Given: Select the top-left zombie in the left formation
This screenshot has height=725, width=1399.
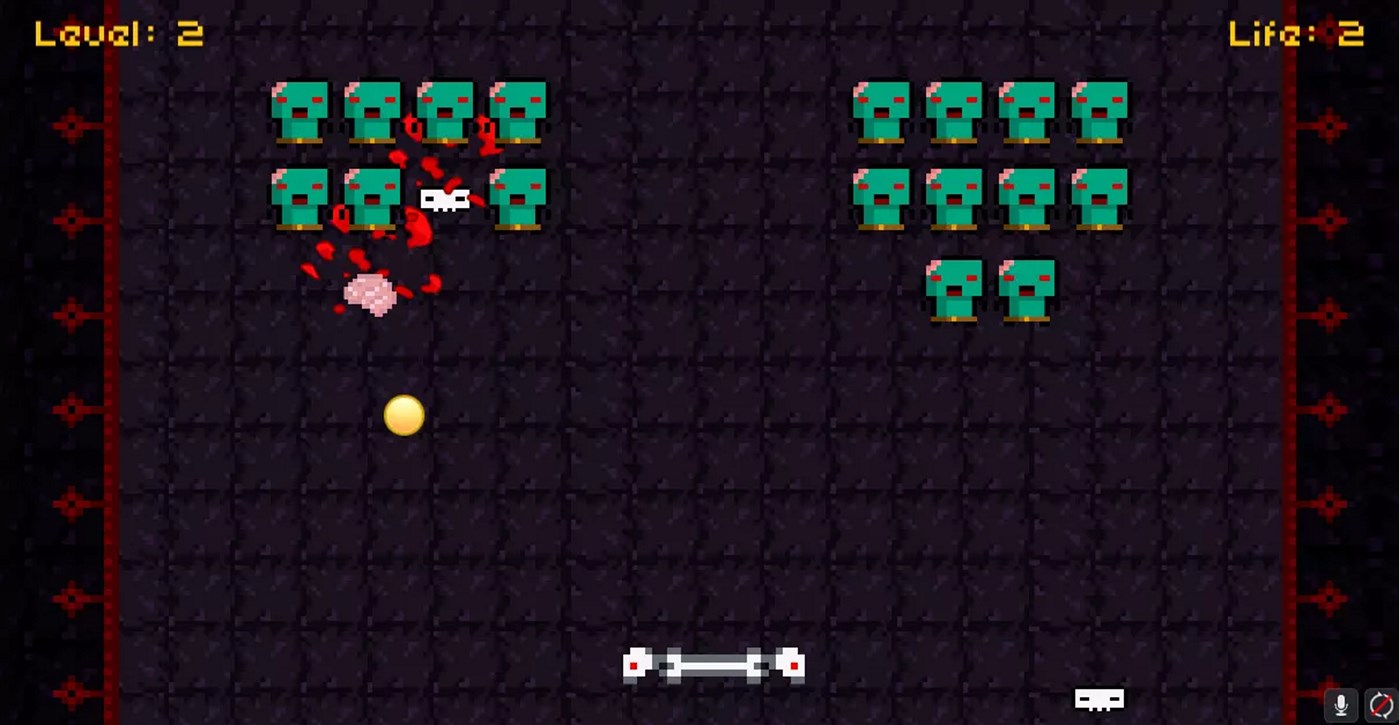Looking at the screenshot, I should pyautogui.click(x=302, y=110).
